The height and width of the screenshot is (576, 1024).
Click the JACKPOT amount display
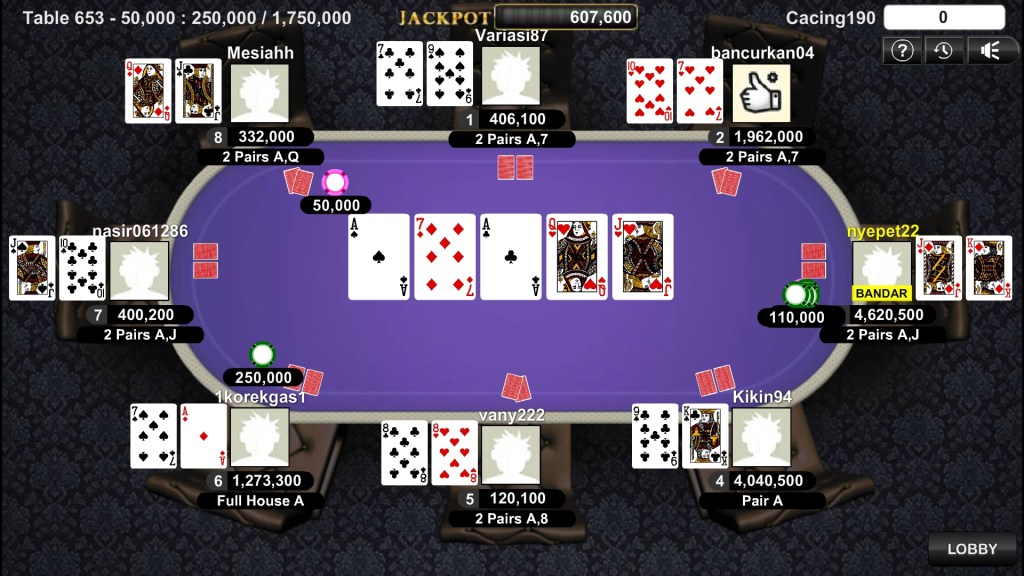tap(566, 17)
